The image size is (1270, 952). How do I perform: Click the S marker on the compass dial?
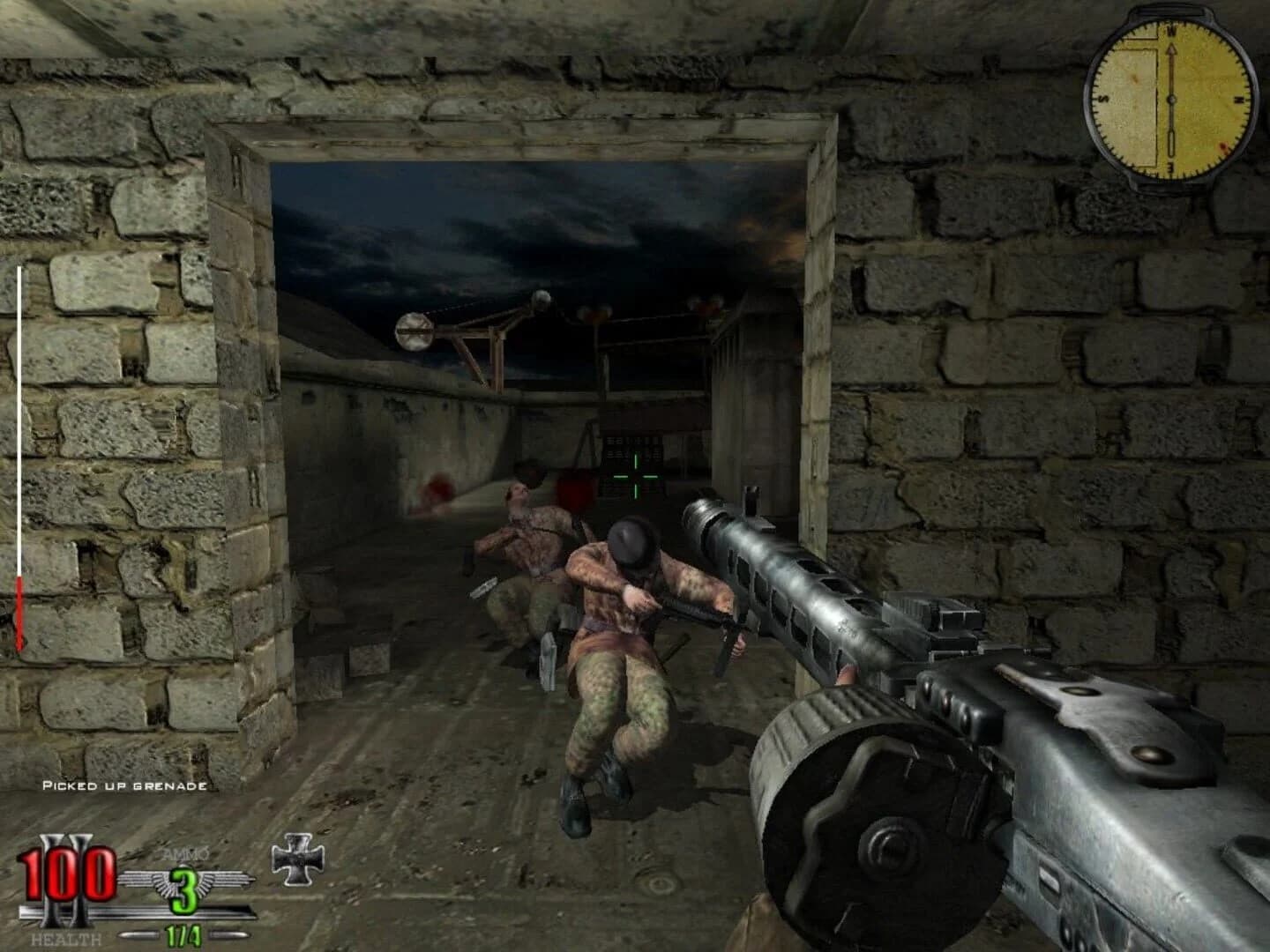(x=1105, y=98)
